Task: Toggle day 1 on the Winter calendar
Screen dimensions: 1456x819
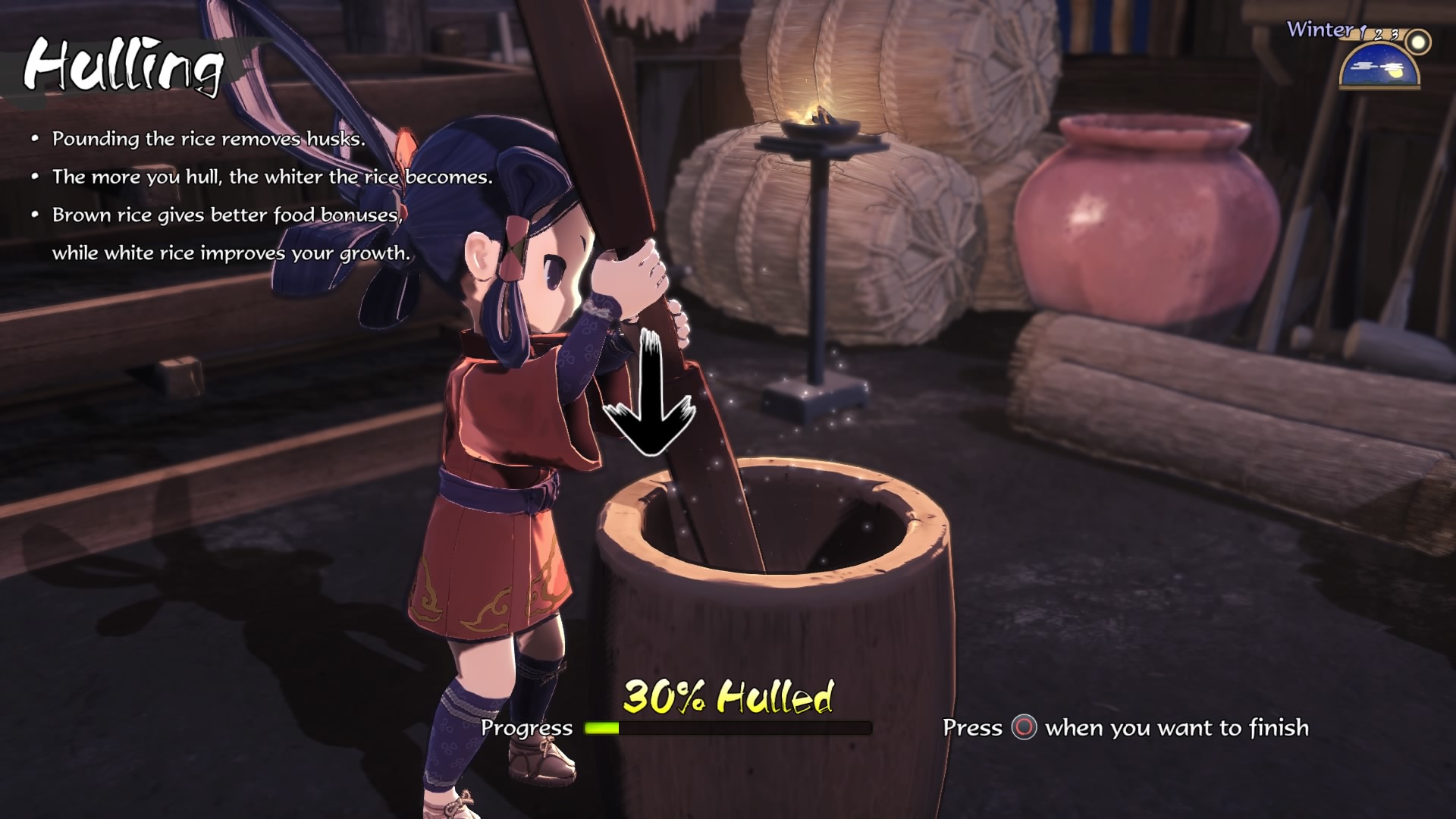Action: click(x=1362, y=32)
